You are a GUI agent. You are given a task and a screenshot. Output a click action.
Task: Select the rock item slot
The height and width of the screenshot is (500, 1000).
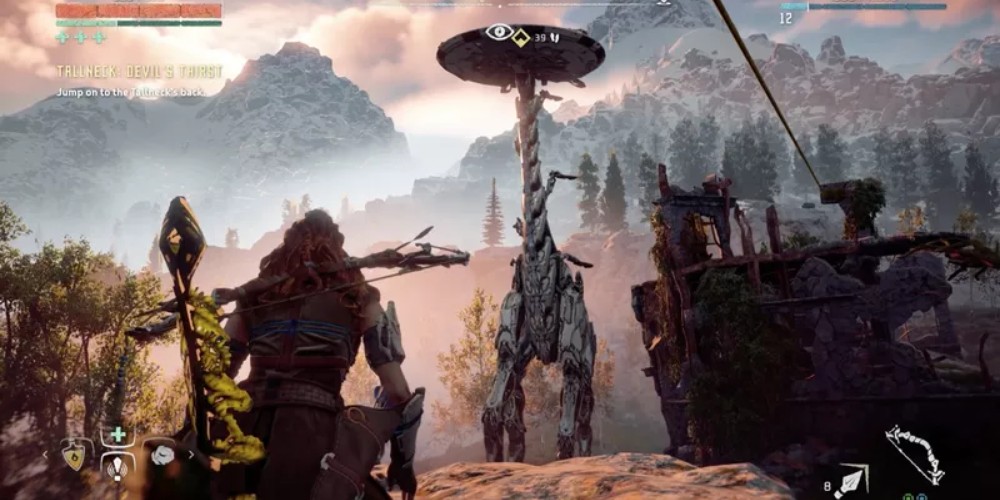(x=162, y=454)
